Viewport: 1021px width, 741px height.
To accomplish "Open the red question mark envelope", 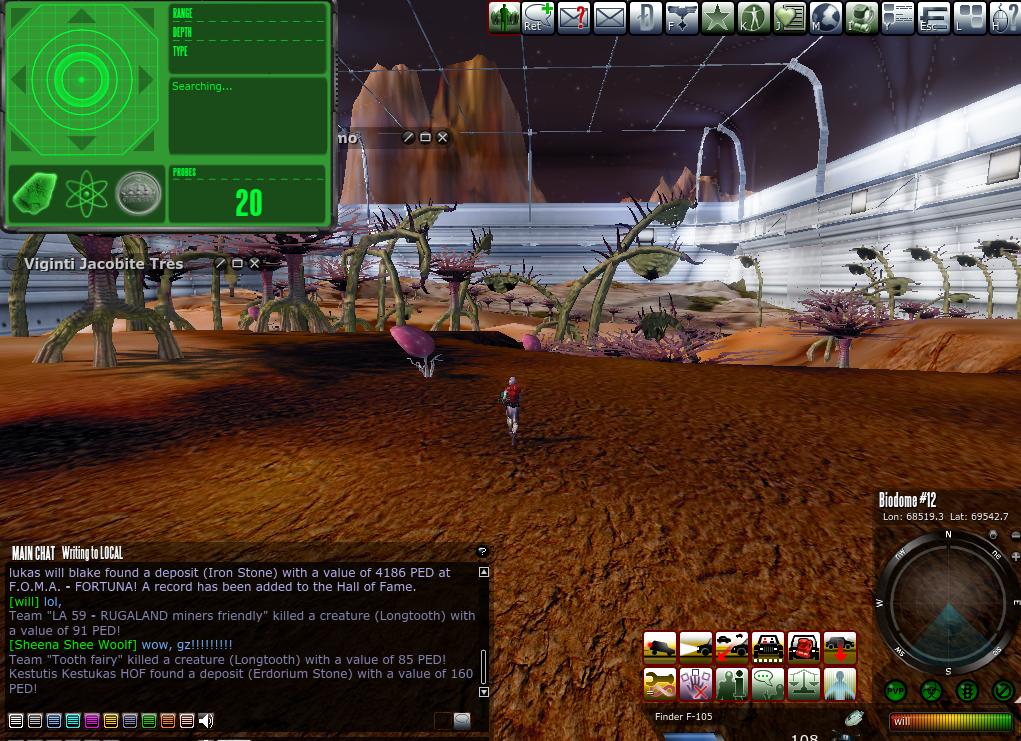I will point(573,17).
